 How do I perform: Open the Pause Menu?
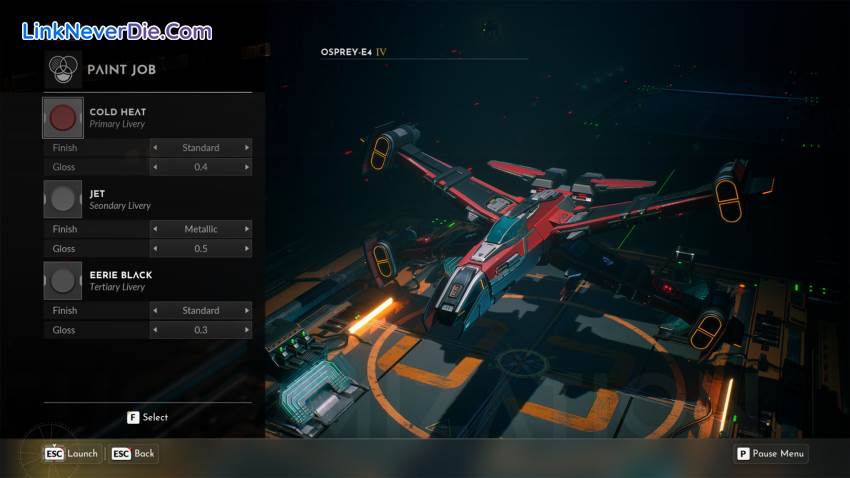click(x=771, y=454)
